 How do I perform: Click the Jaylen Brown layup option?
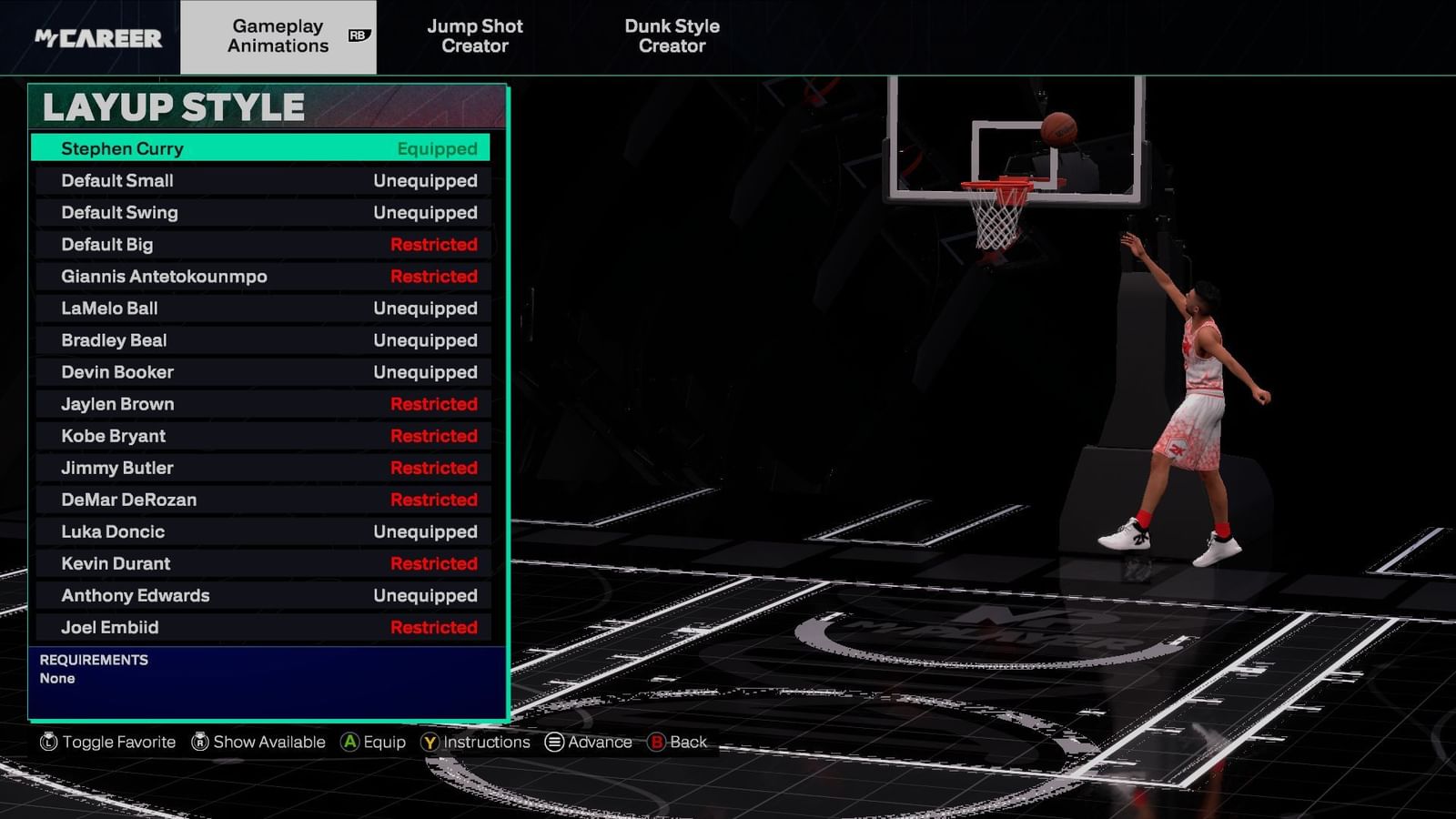click(x=264, y=403)
